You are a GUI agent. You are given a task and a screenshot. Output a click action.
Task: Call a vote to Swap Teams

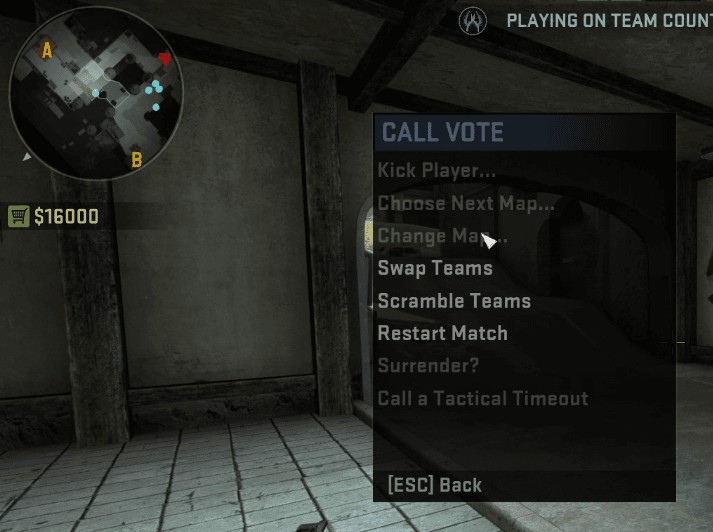click(x=435, y=268)
